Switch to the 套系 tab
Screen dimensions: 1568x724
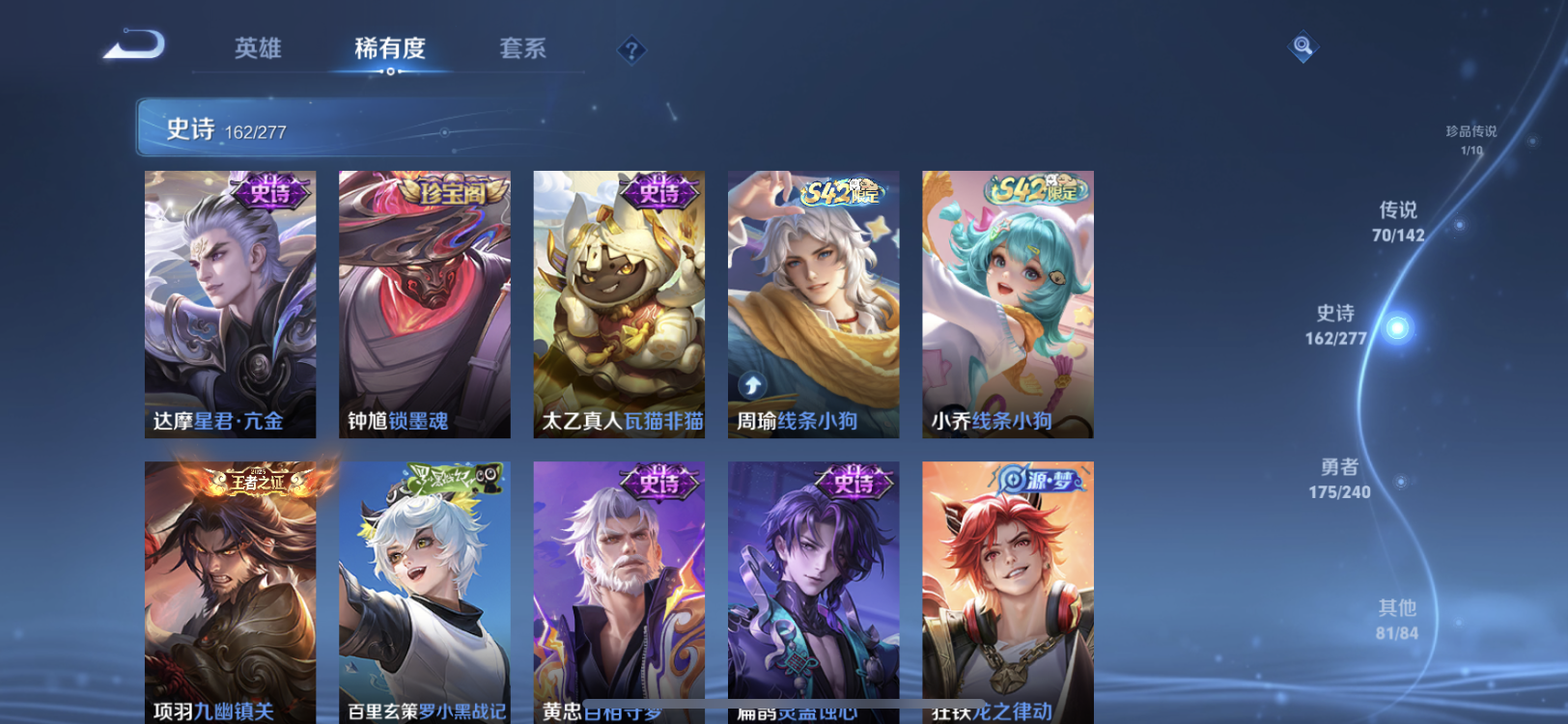tap(523, 49)
